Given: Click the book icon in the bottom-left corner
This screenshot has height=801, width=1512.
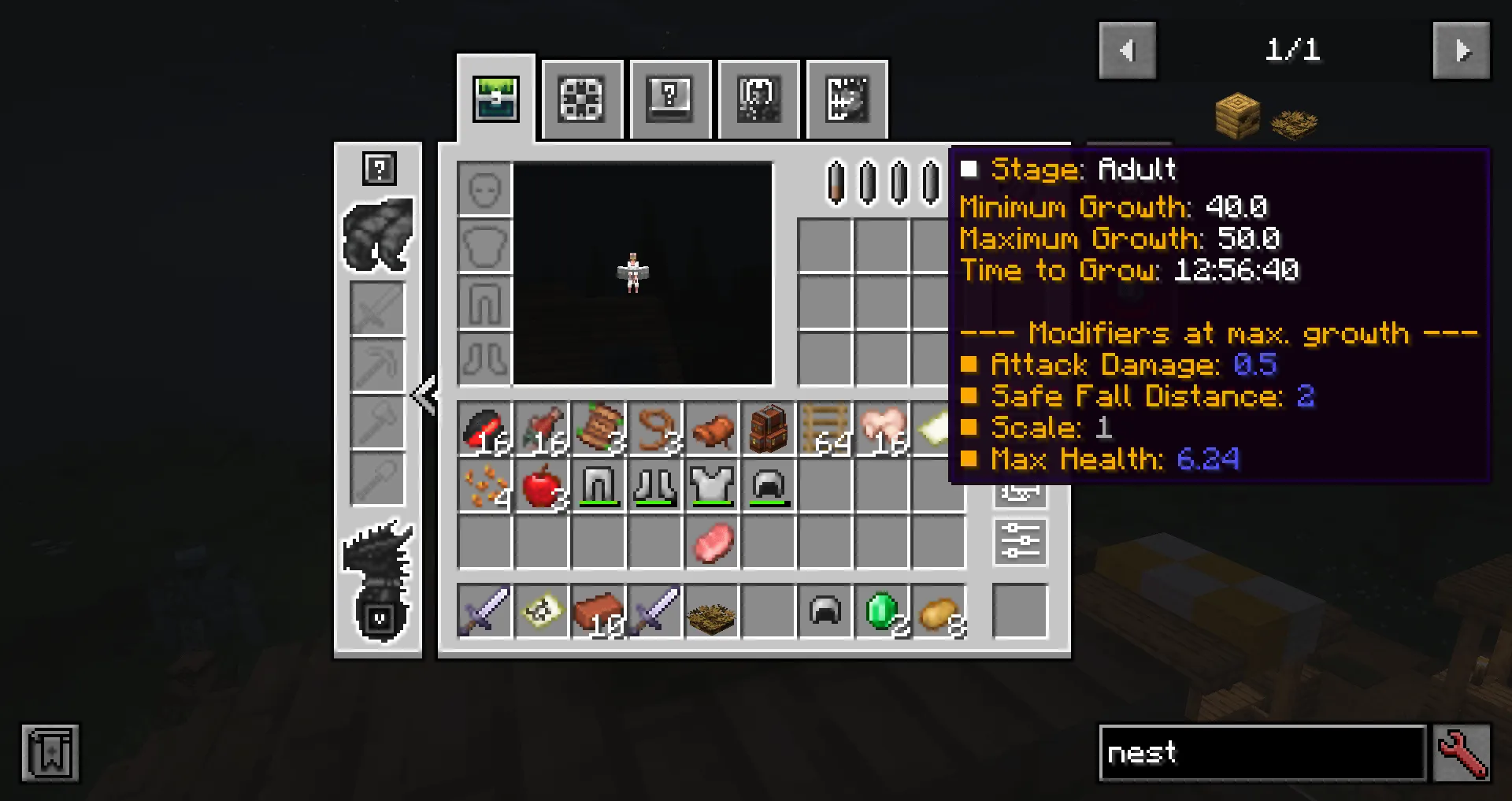Looking at the screenshot, I should coord(50,753).
